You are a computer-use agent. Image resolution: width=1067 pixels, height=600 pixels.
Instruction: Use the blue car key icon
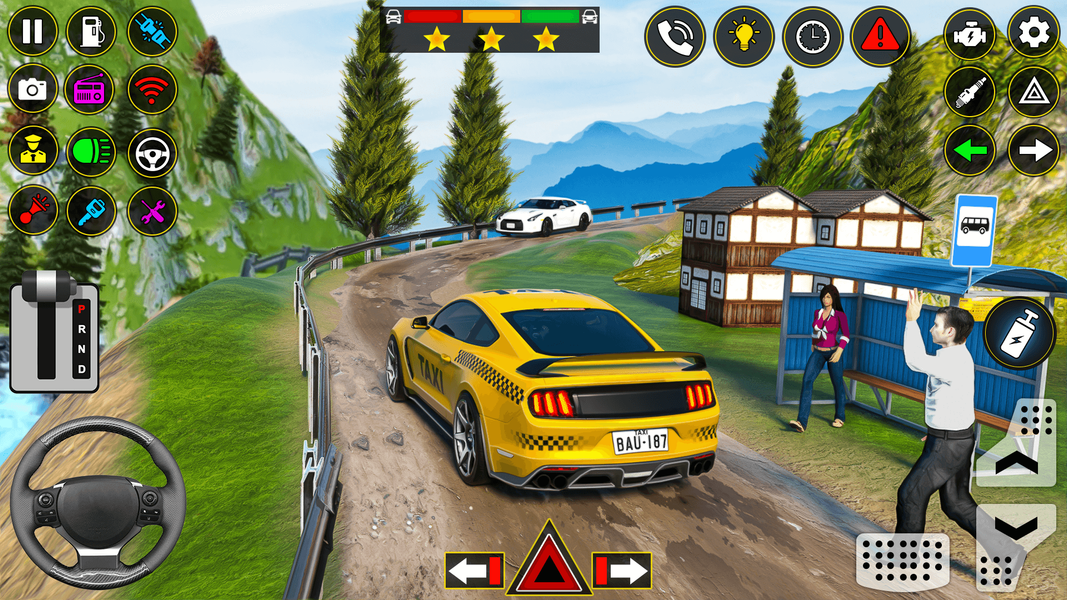coord(91,211)
